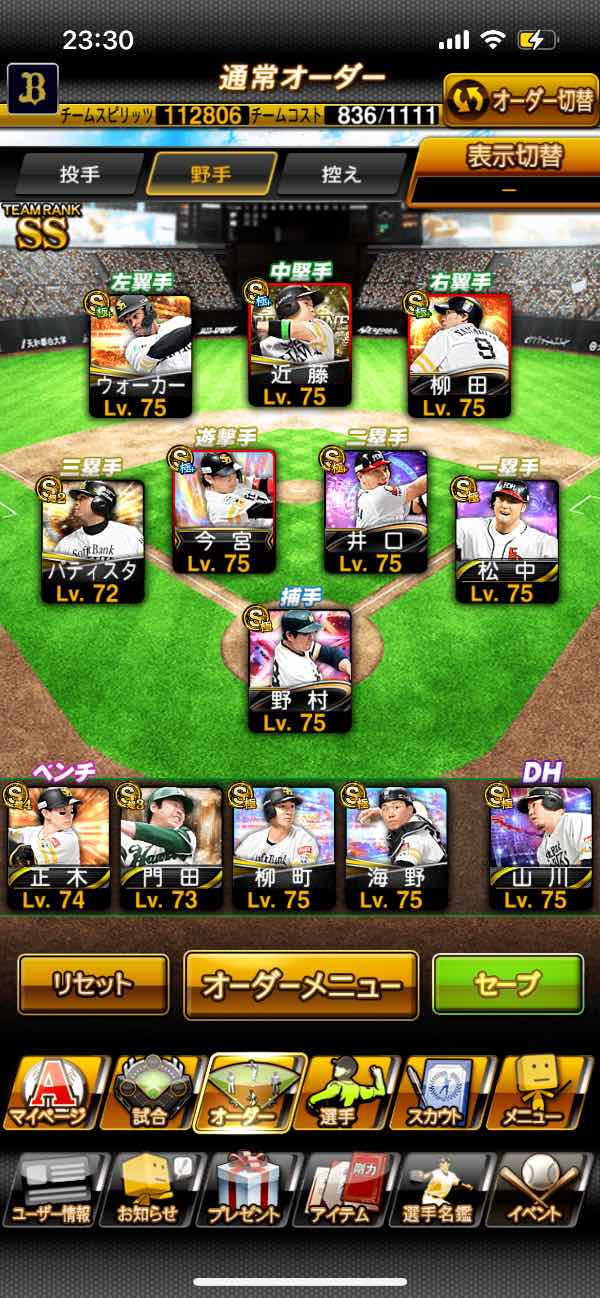Switch to the 控え tab
Image resolution: width=600 pixels, height=1298 pixels.
[341, 174]
